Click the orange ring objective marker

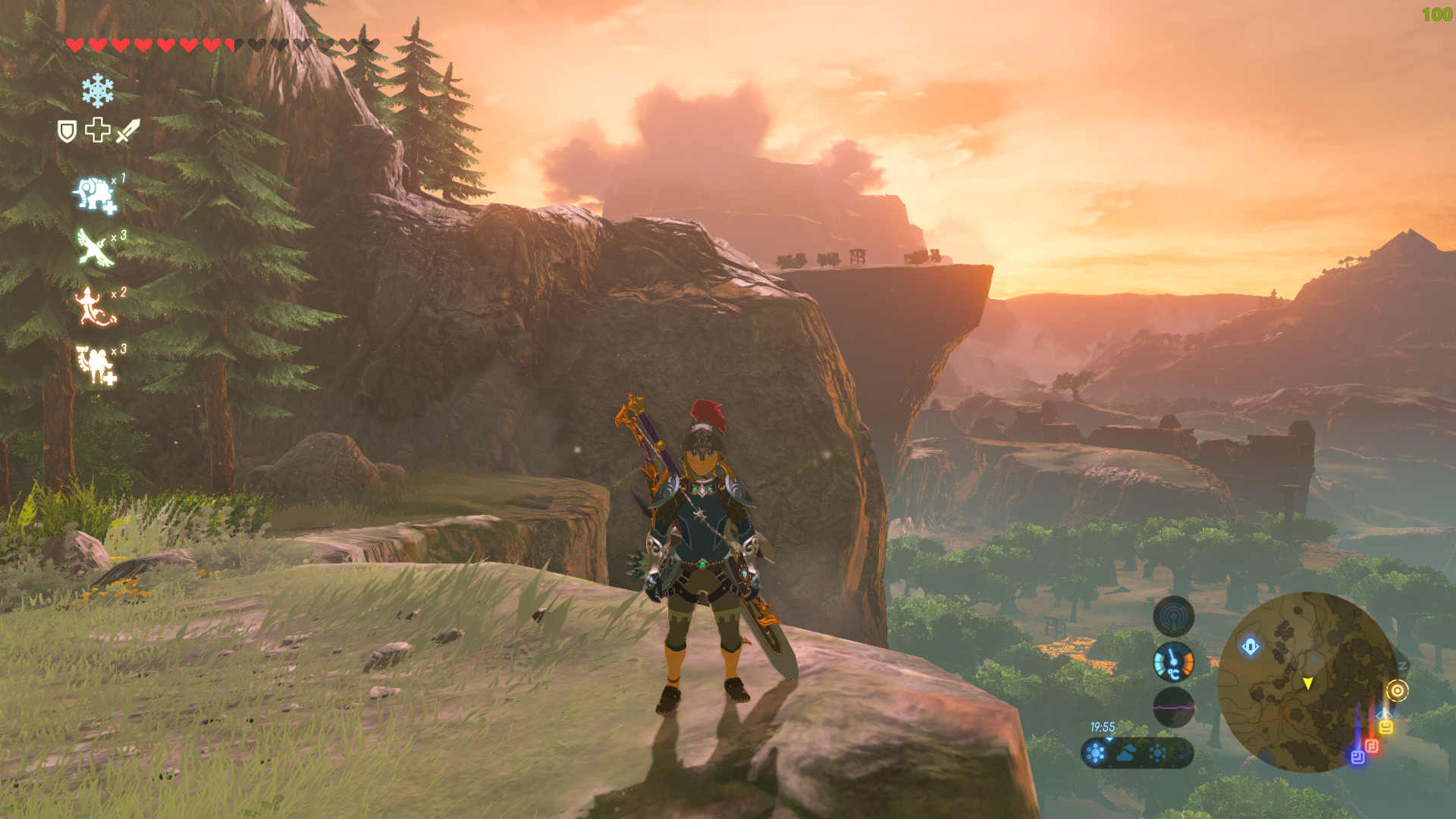(x=1397, y=691)
